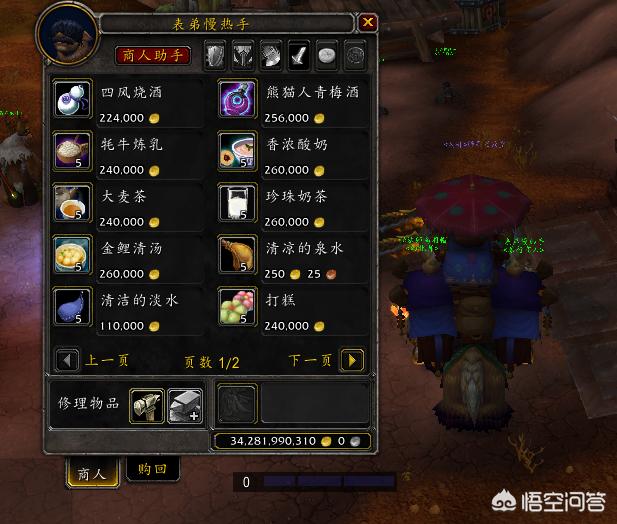
Task: Click the repair one item hammer button
Action: (147, 403)
